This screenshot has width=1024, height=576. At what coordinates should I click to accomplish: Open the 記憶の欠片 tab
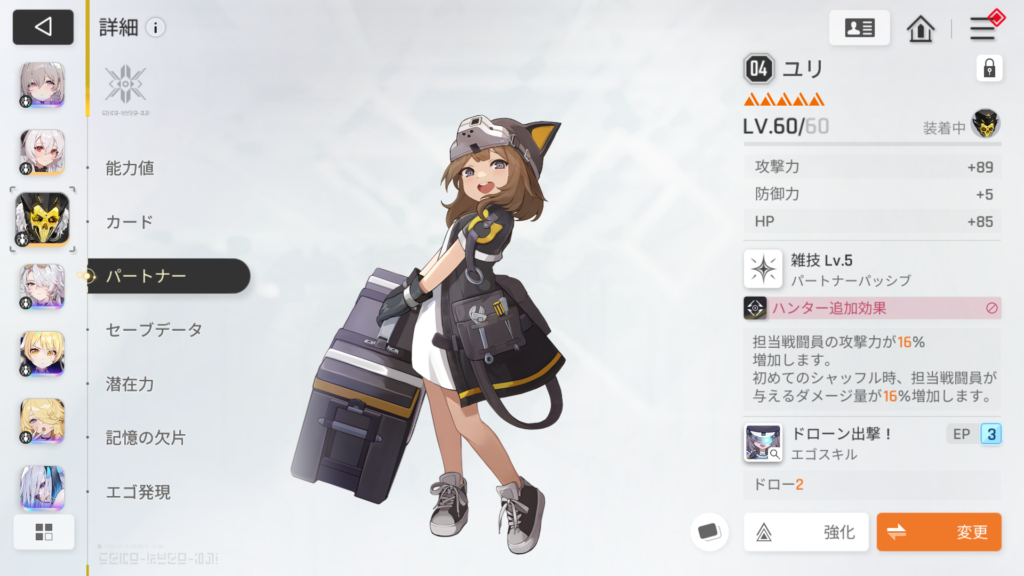pos(146,438)
